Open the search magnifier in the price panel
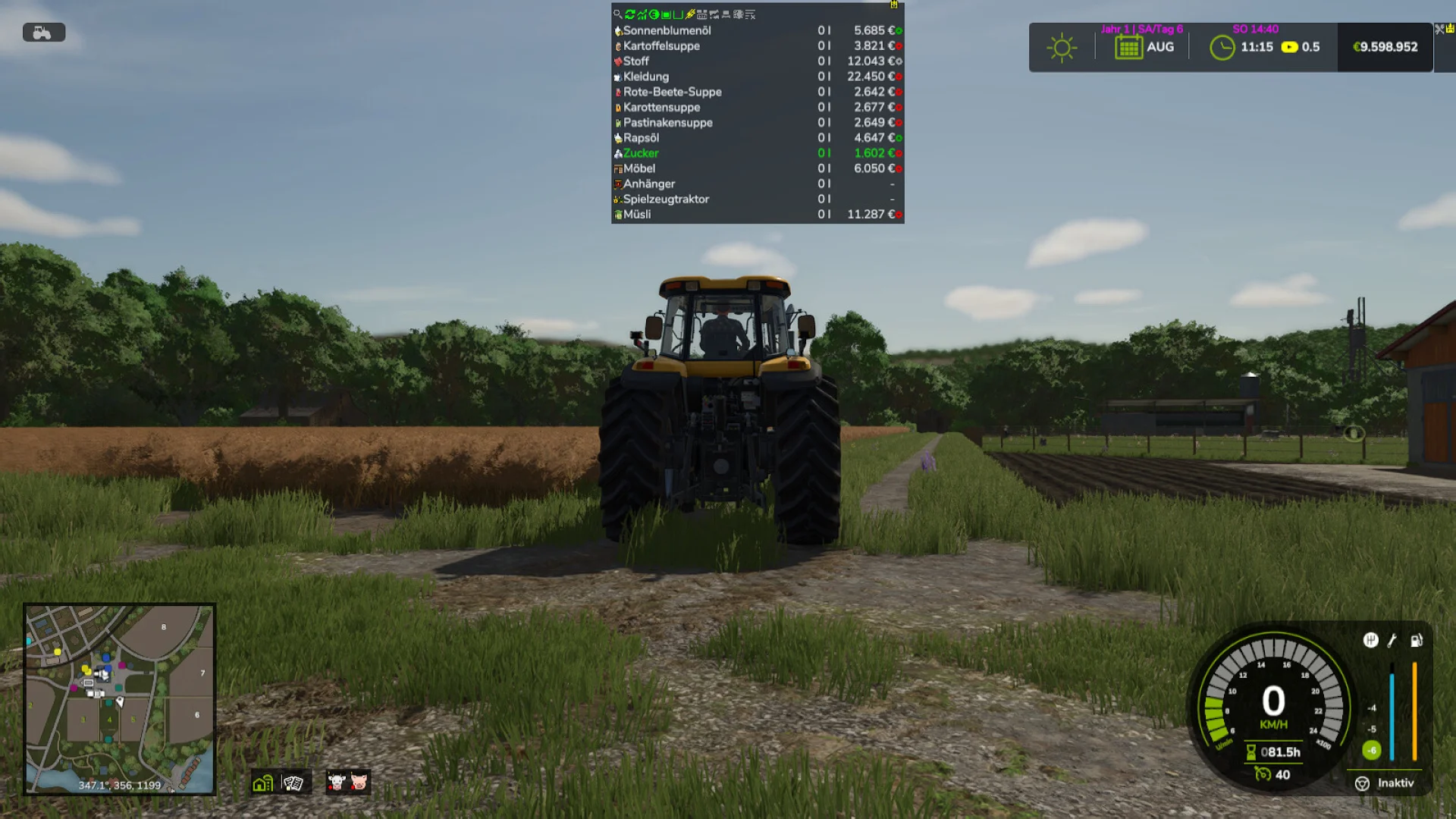Screen dimensions: 1456x819 (618, 13)
